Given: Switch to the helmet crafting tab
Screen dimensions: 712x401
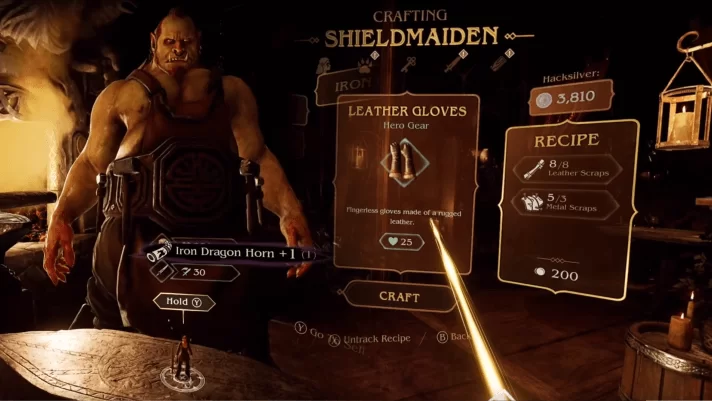Looking at the screenshot, I should click(326, 66).
